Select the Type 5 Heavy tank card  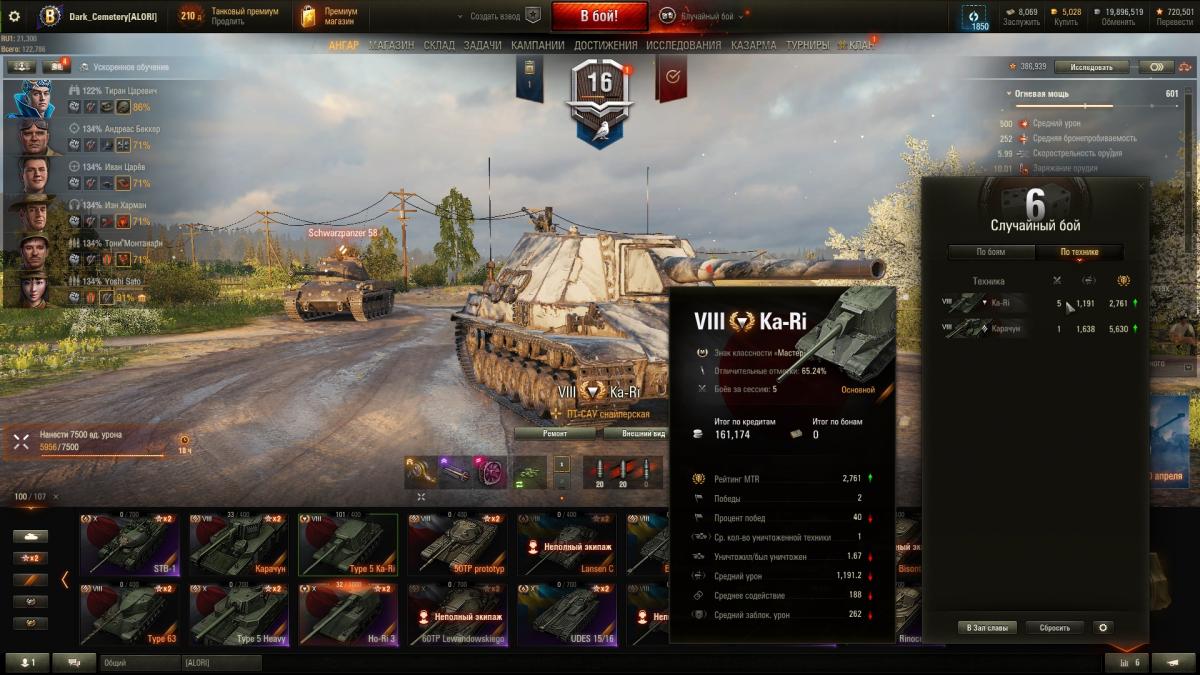pyautogui.click(x=238, y=615)
